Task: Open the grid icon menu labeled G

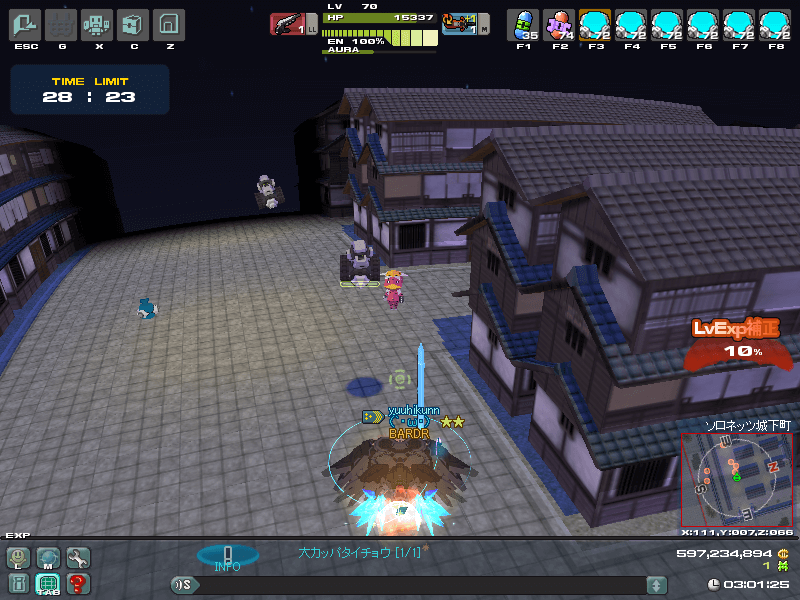Action: click(62, 24)
